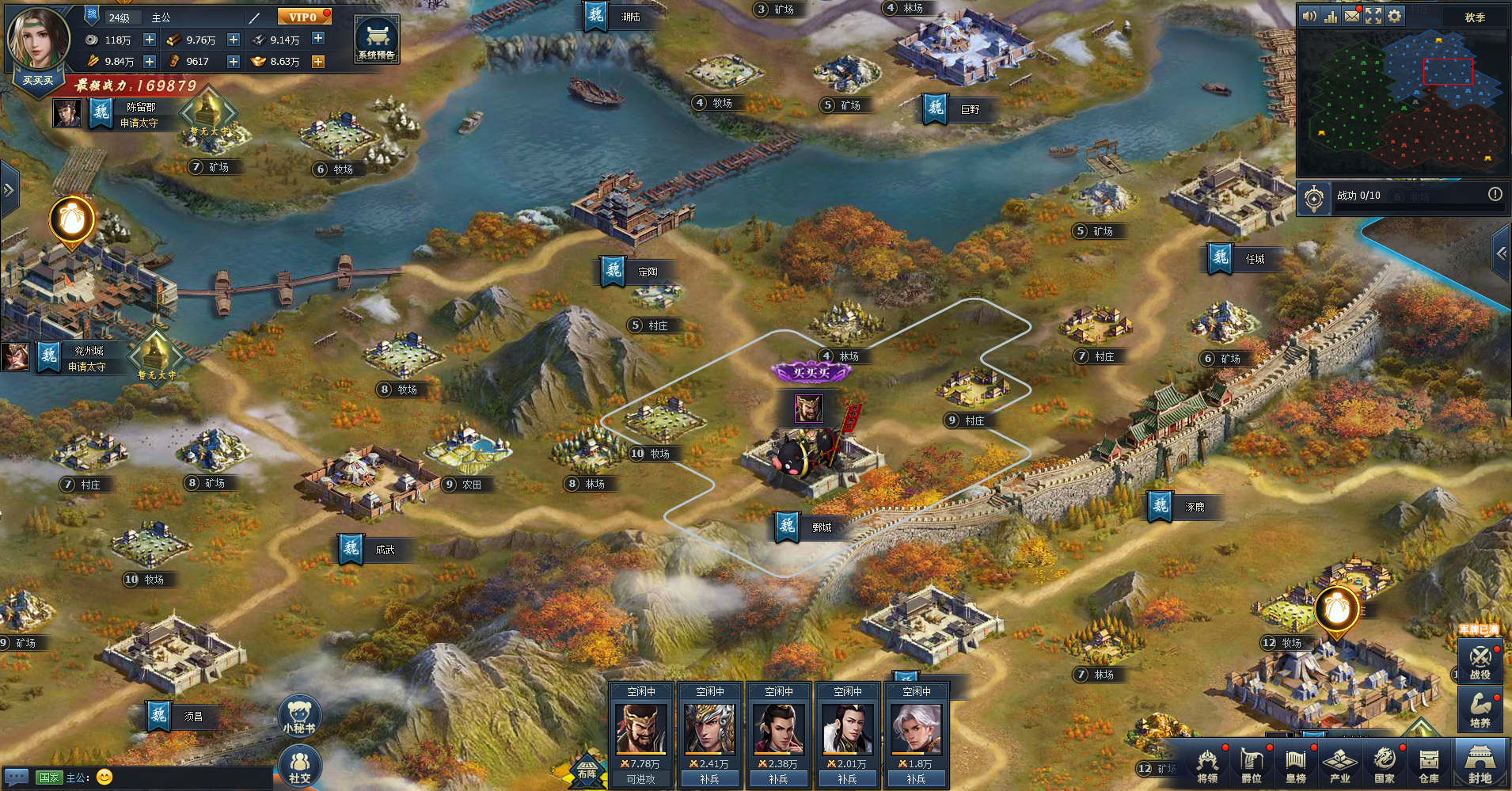Toggle the sound speaker icon

[1309, 16]
